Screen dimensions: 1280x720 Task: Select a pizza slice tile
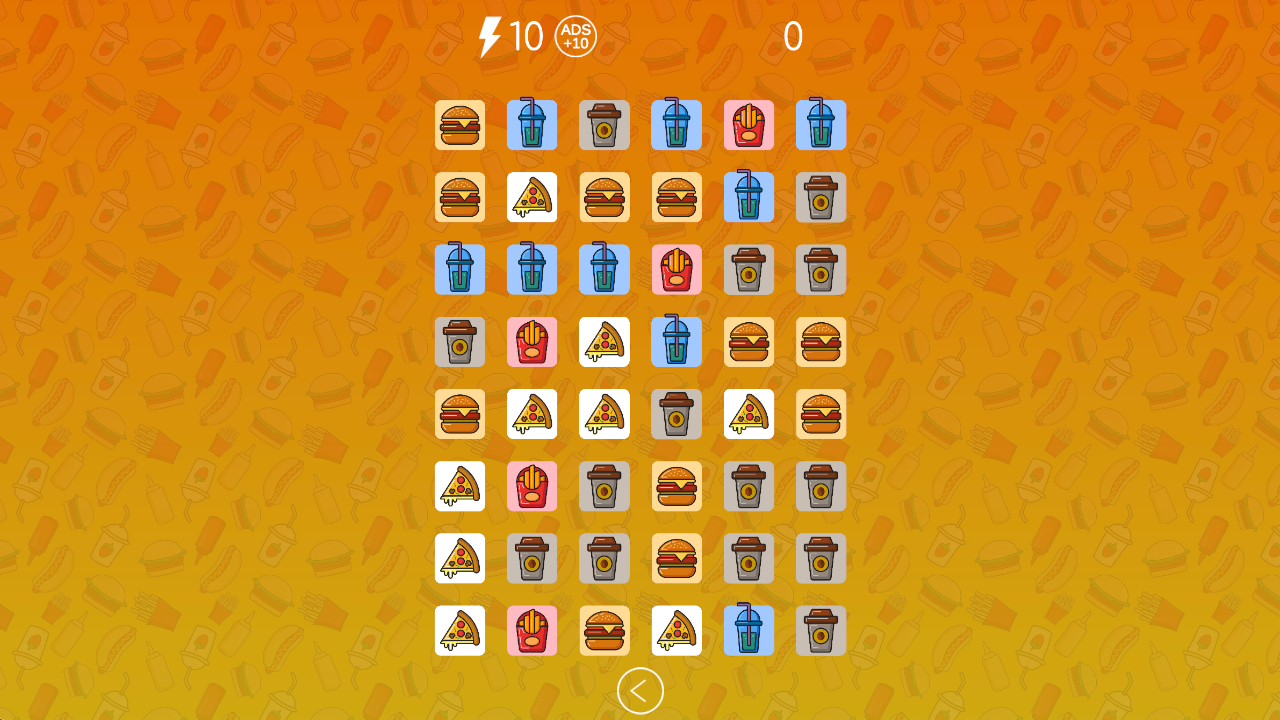tap(532, 197)
